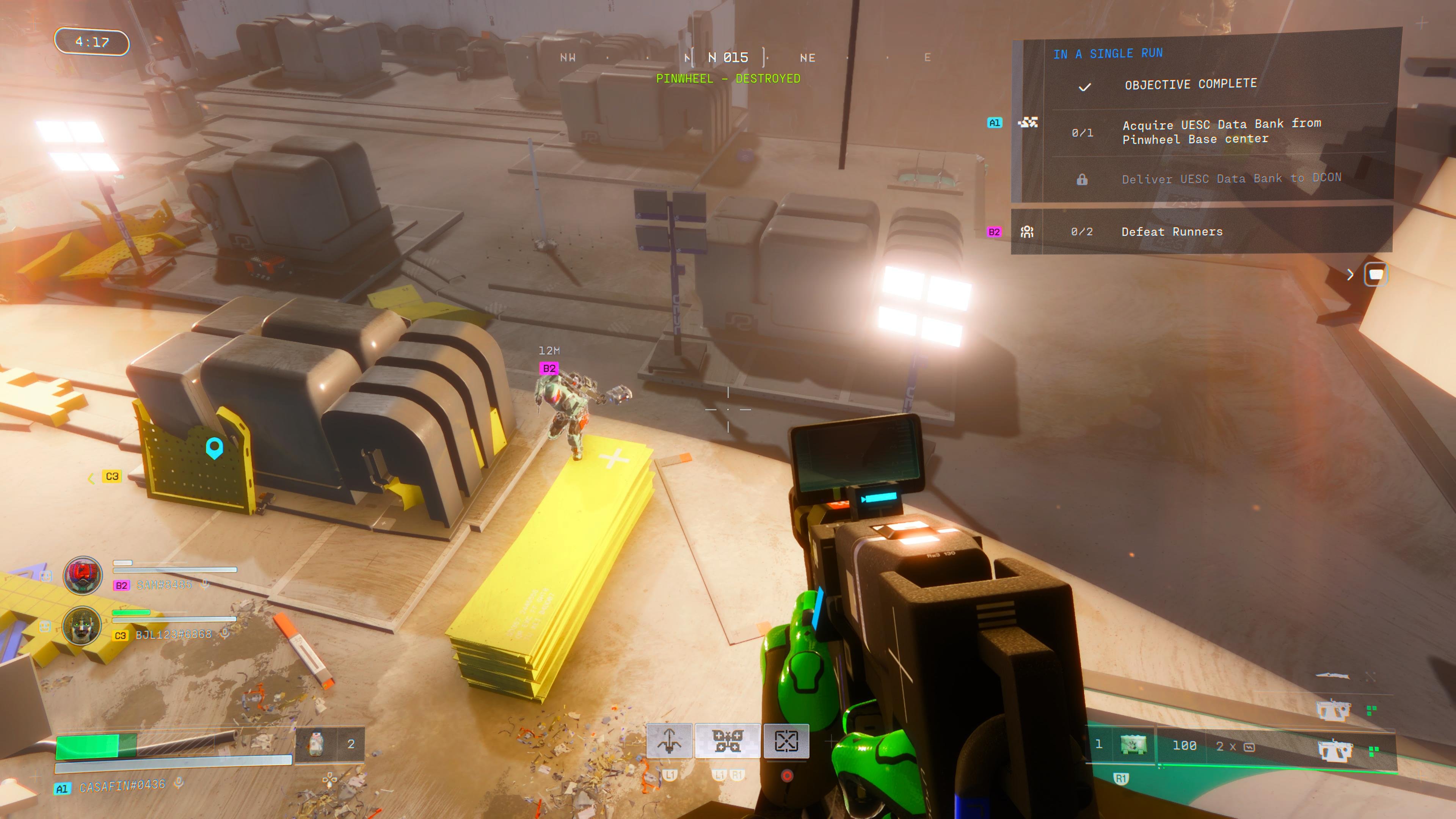Click the blue location ping marker
Viewport: 1456px width, 819px height.
pos(214,448)
